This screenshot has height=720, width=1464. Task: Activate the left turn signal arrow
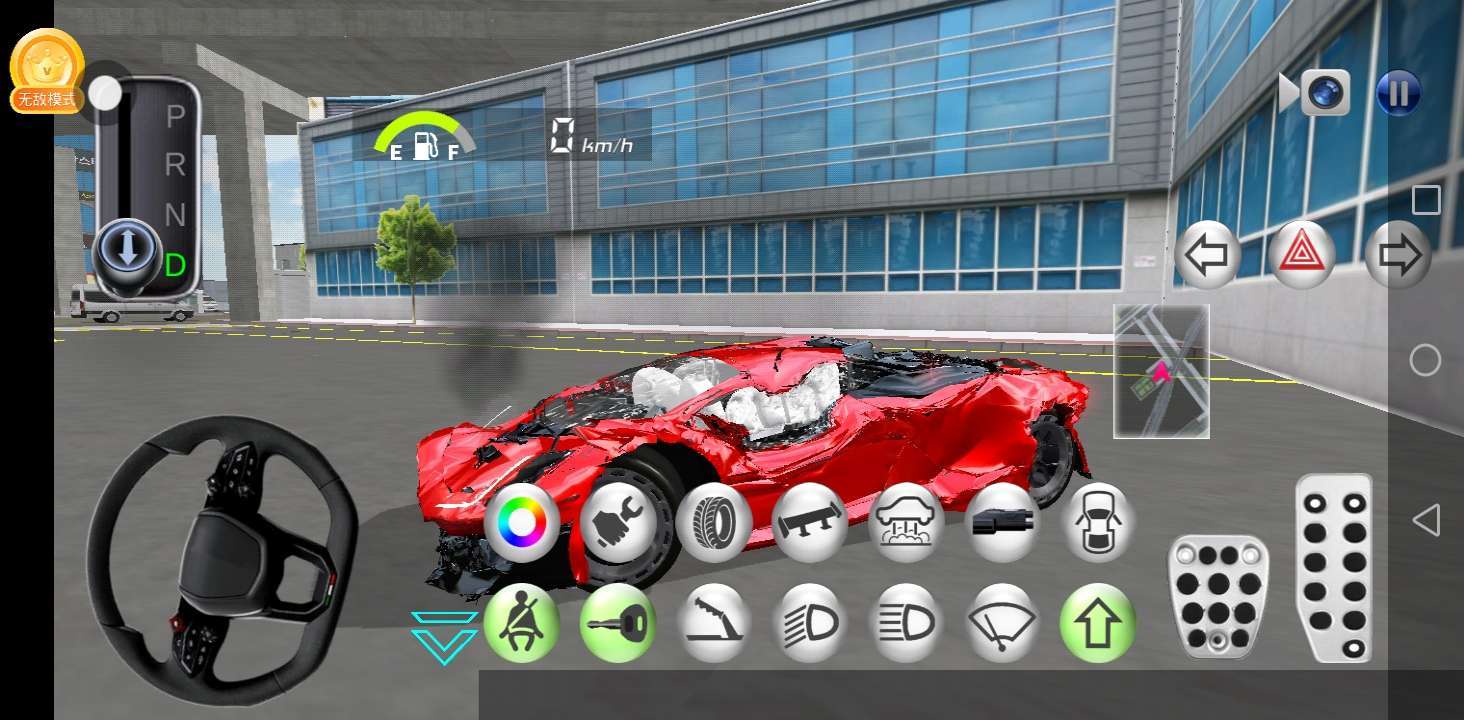pos(1207,255)
